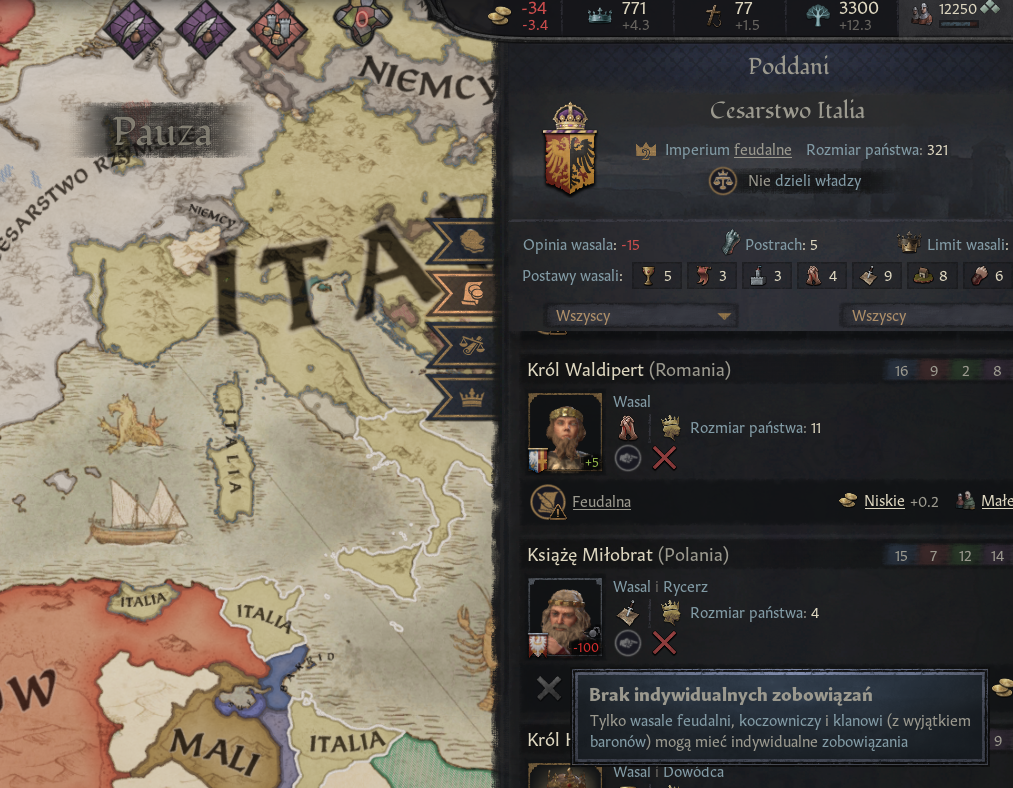This screenshot has height=788, width=1013.
Task: Click King Waldipert's portrait
Action: [565, 432]
